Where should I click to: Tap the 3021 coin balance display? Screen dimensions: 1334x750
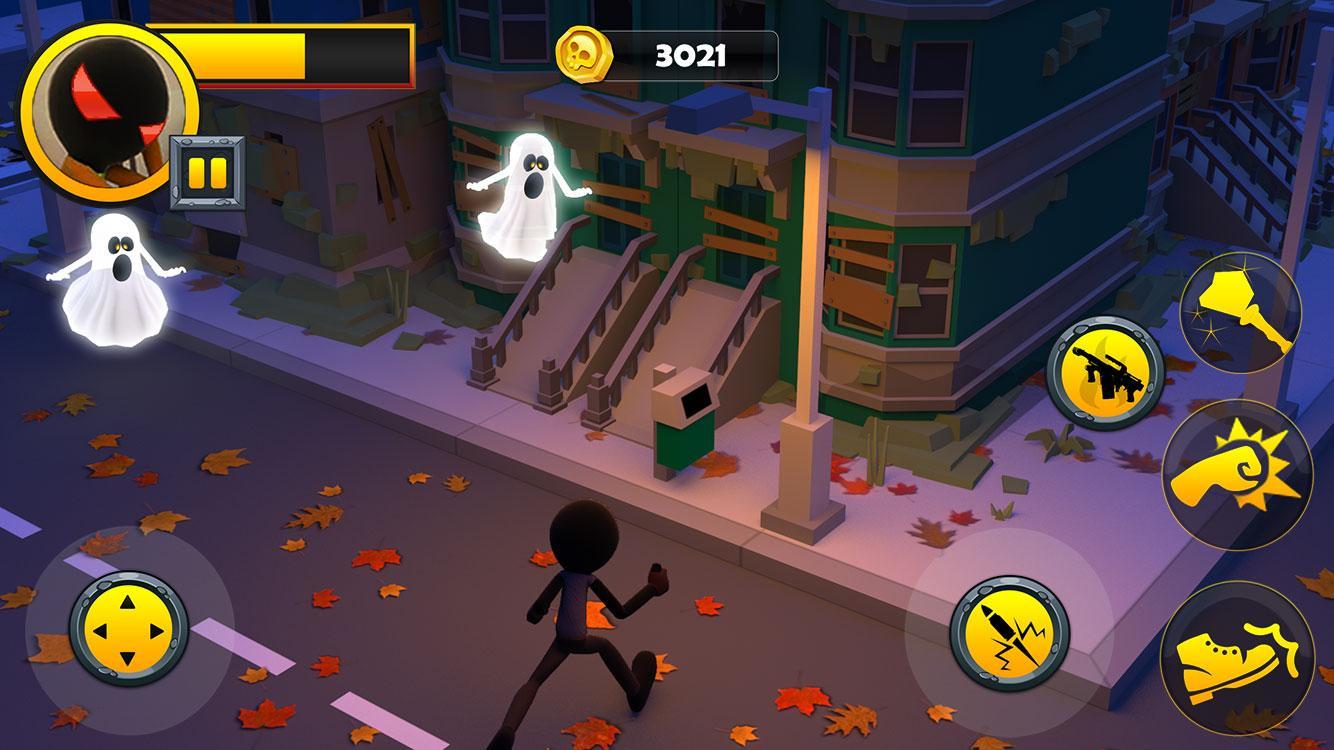pos(690,55)
